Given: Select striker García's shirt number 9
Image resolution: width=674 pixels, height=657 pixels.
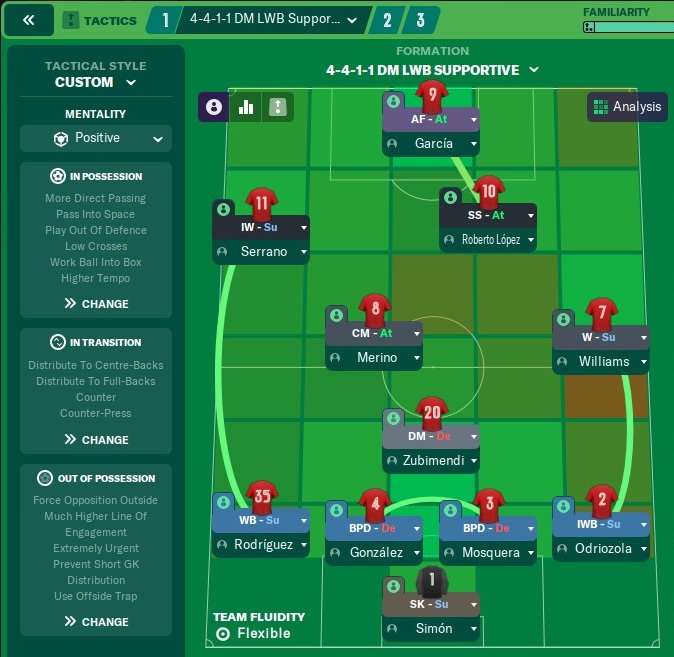Looking at the screenshot, I should coord(431,97).
